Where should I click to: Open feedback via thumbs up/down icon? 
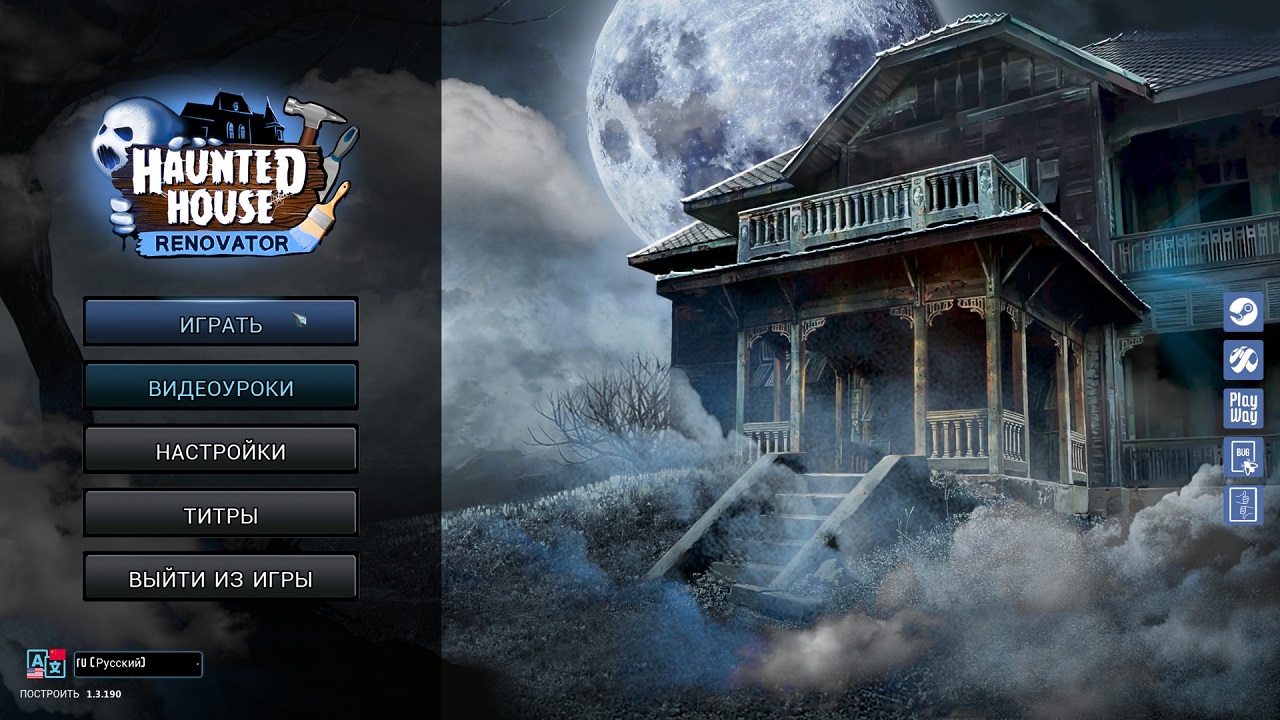pos(1243,506)
